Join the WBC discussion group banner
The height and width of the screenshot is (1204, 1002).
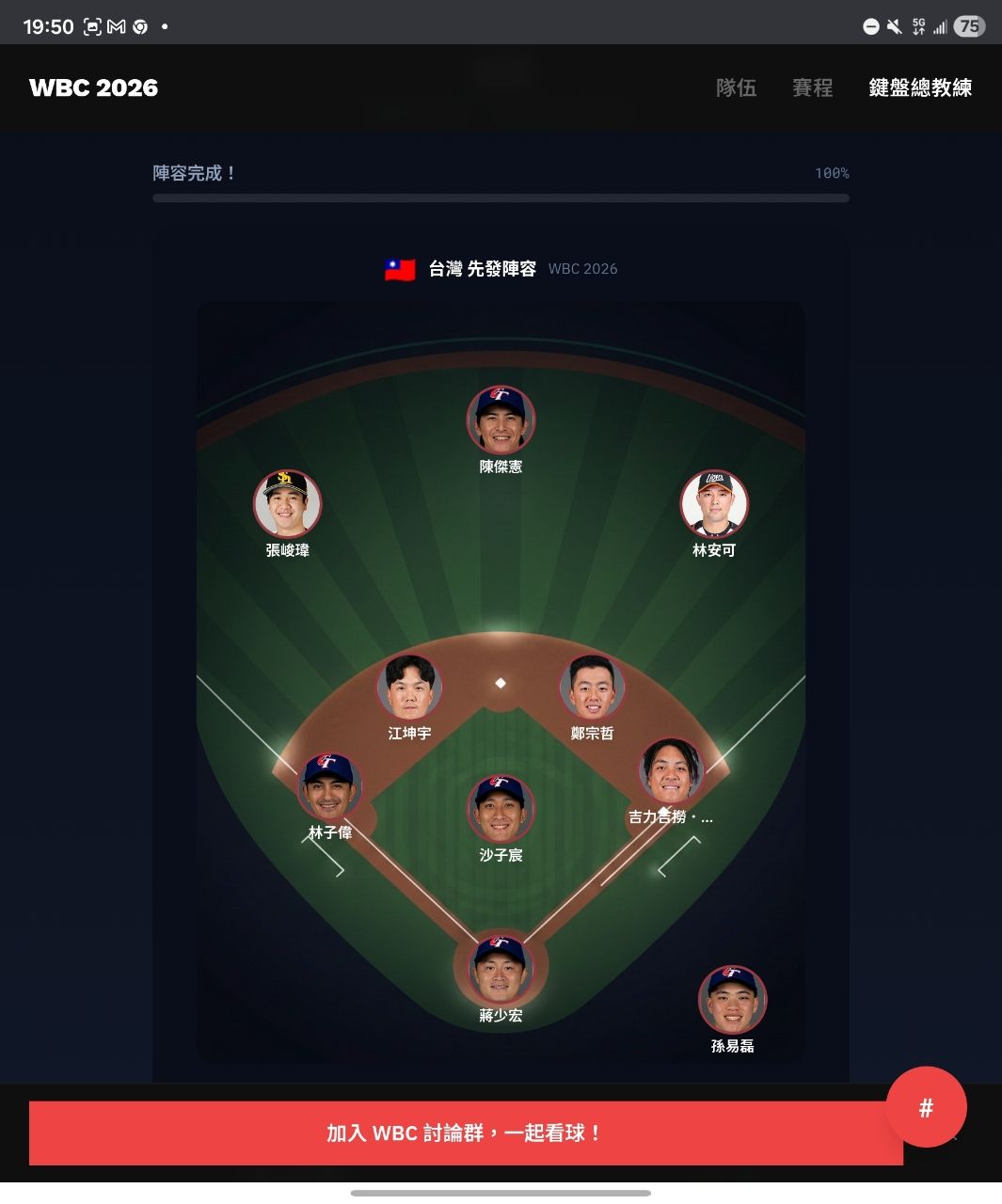[466, 1133]
